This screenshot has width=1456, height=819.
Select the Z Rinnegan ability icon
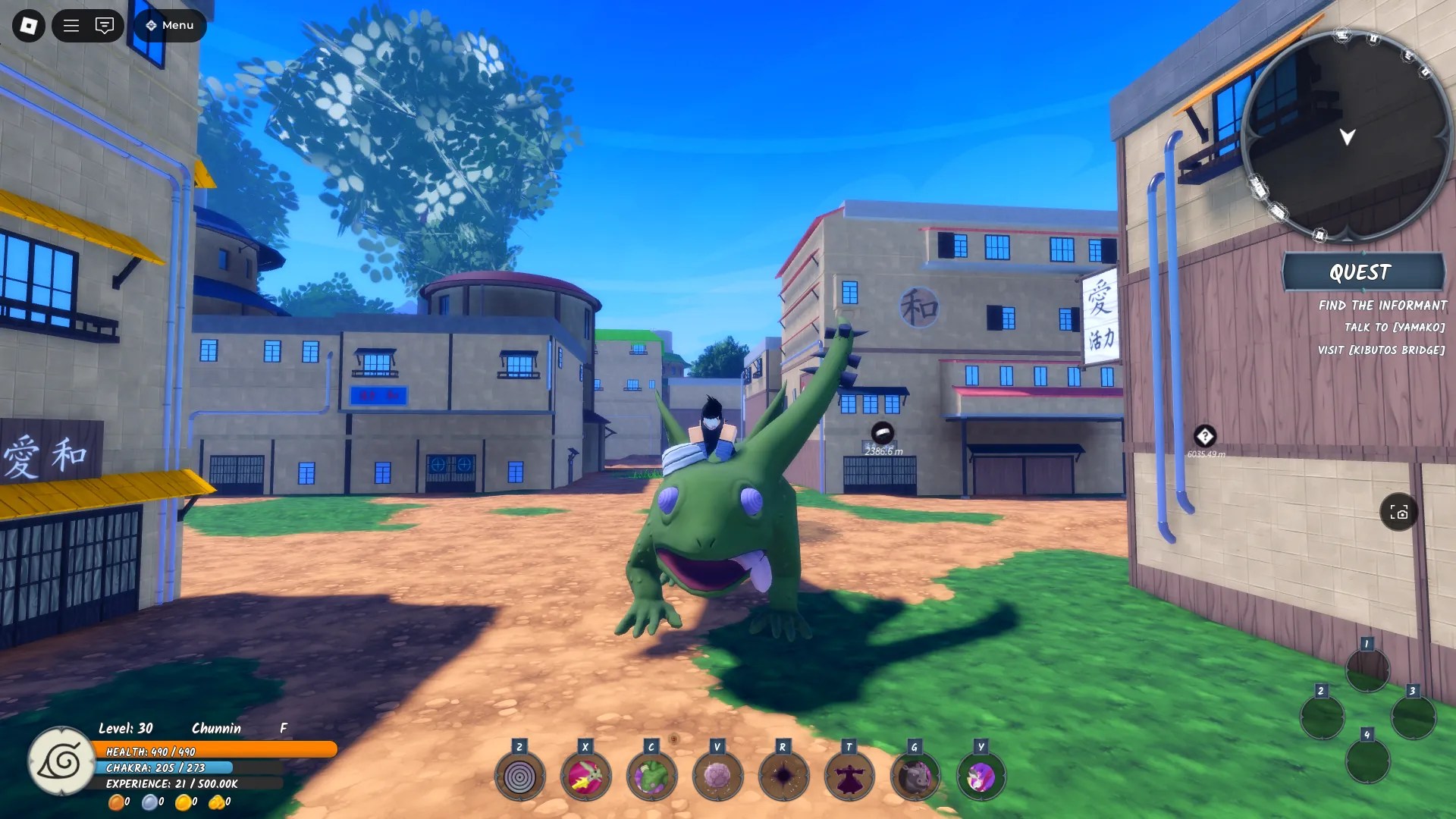tap(518, 775)
